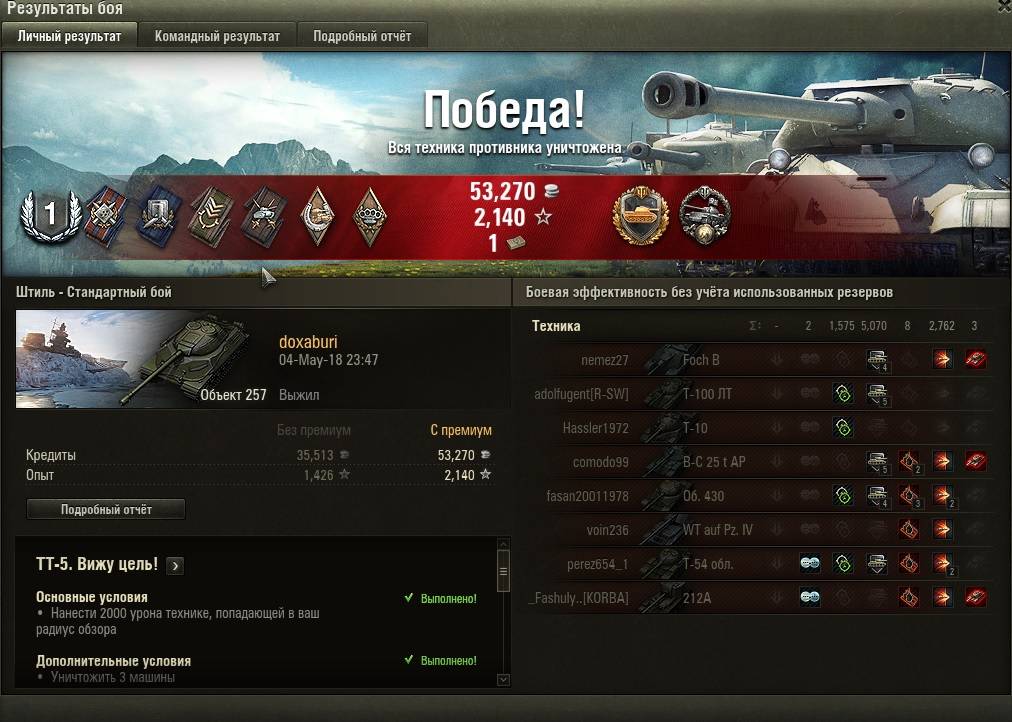The width and height of the screenshot is (1012, 722).
Task: Expand the ТТ-5 mission arrow button
Action: click(x=175, y=565)
